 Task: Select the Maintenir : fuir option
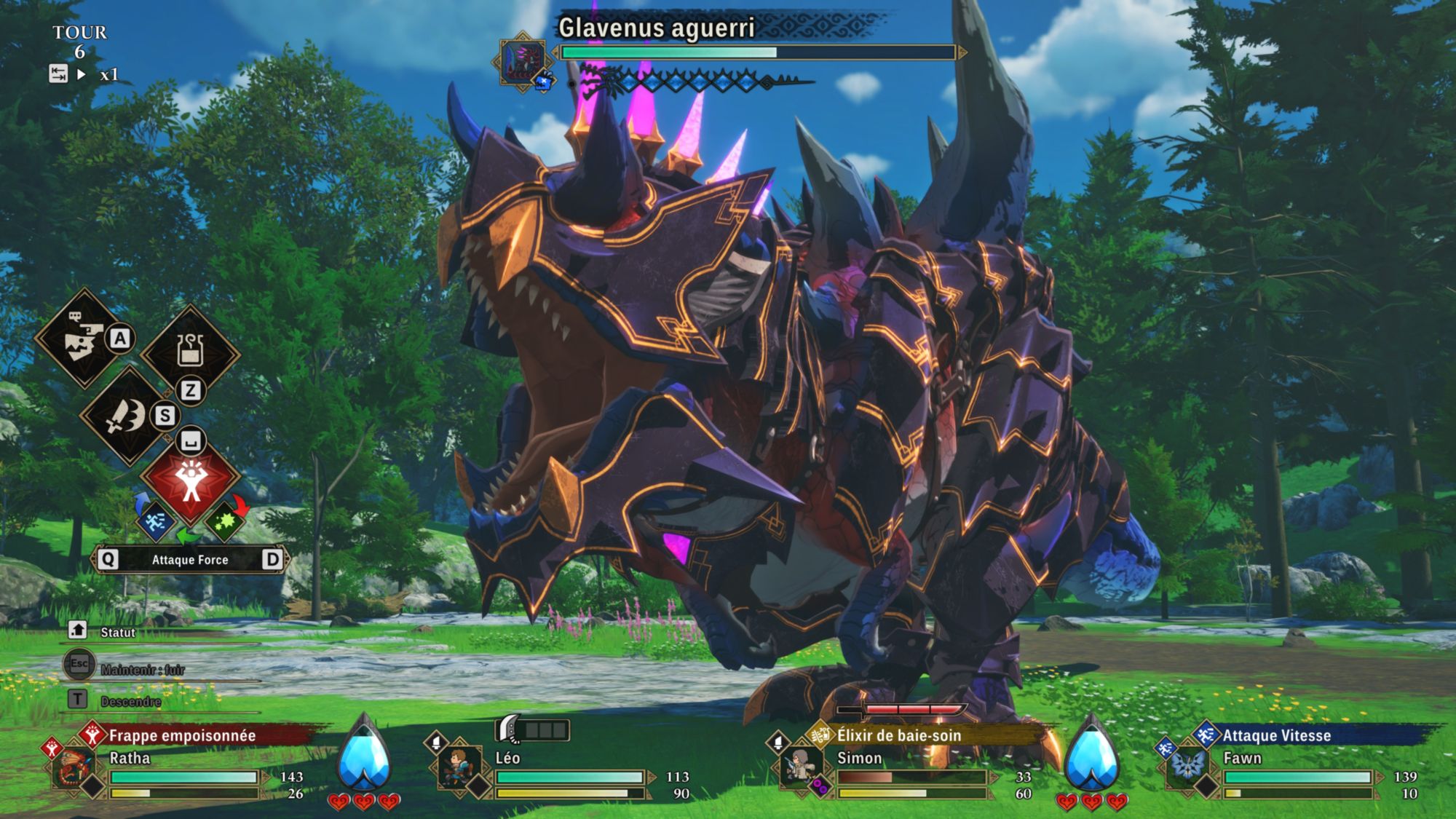(142, 668)
